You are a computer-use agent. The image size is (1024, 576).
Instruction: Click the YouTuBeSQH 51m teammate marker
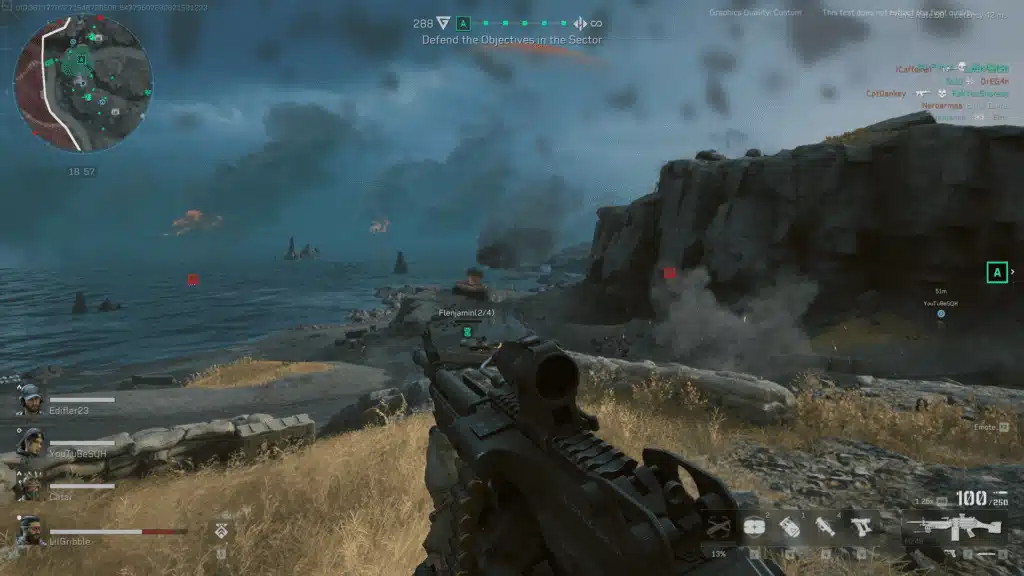(940, 313)
